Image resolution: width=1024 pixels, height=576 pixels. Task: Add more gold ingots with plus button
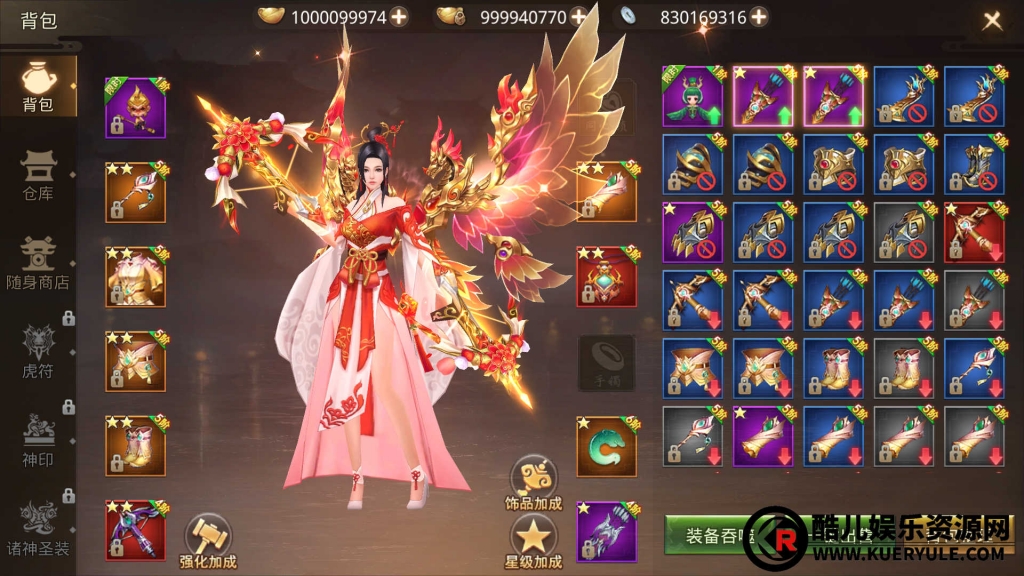[x=398, y=16]
